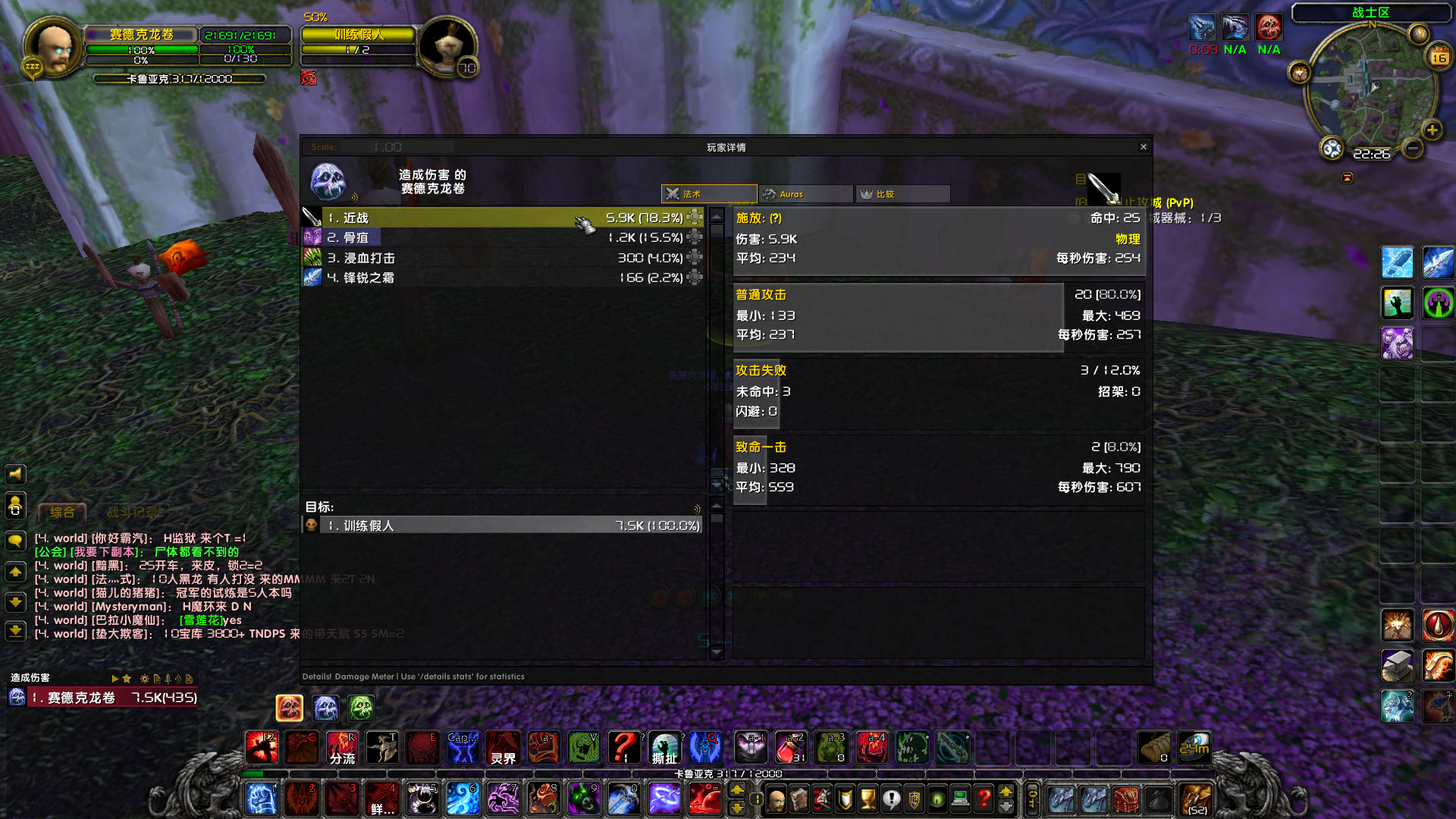Click the report document icon on Details titlebar

[x=157, y=679]
